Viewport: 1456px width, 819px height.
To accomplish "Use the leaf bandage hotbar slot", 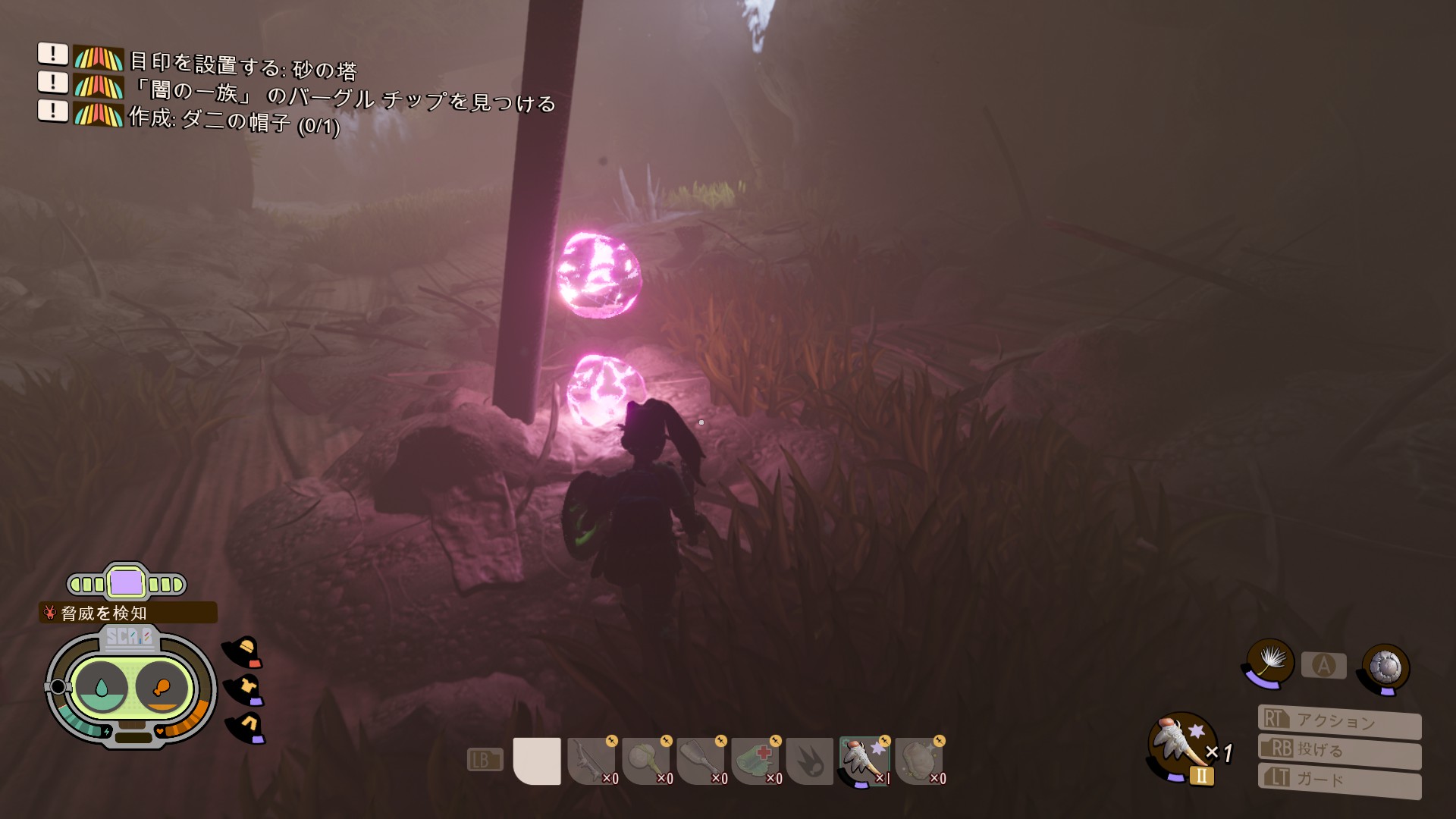I will pyautogui.click(x=755, y=761).
